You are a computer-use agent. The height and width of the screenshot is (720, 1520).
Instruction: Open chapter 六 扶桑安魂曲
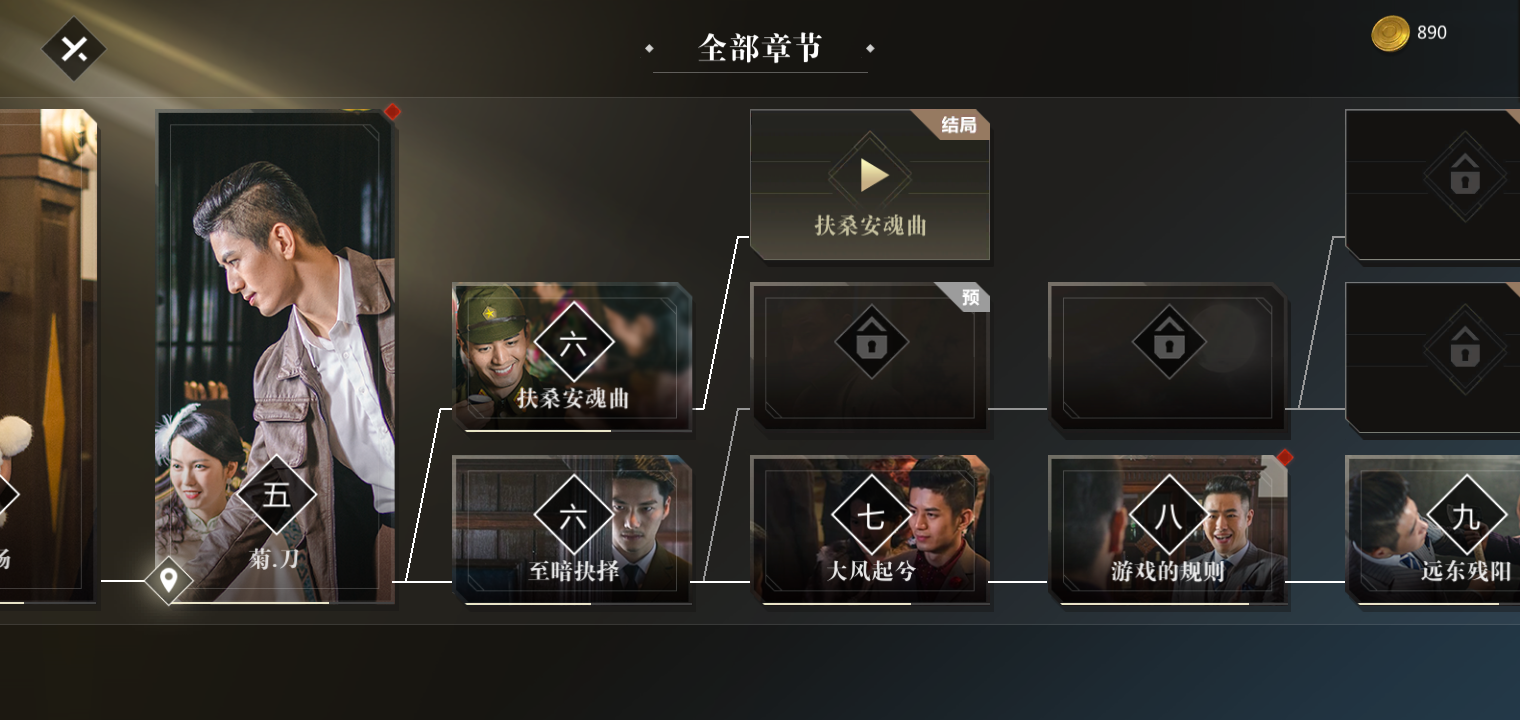[x=572, y=355]
